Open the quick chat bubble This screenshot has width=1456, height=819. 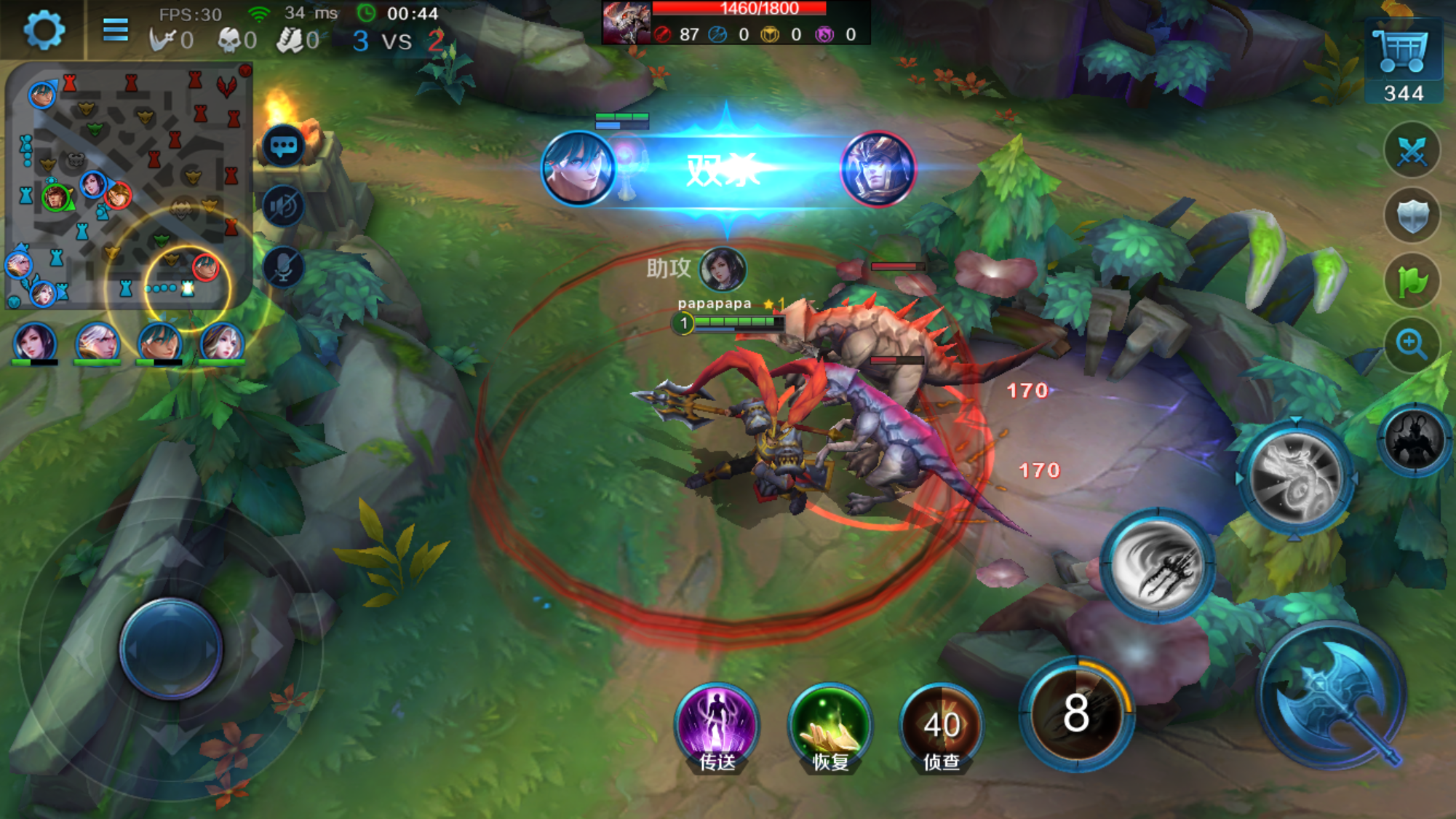pyautogui.click(x=283, y=146)
